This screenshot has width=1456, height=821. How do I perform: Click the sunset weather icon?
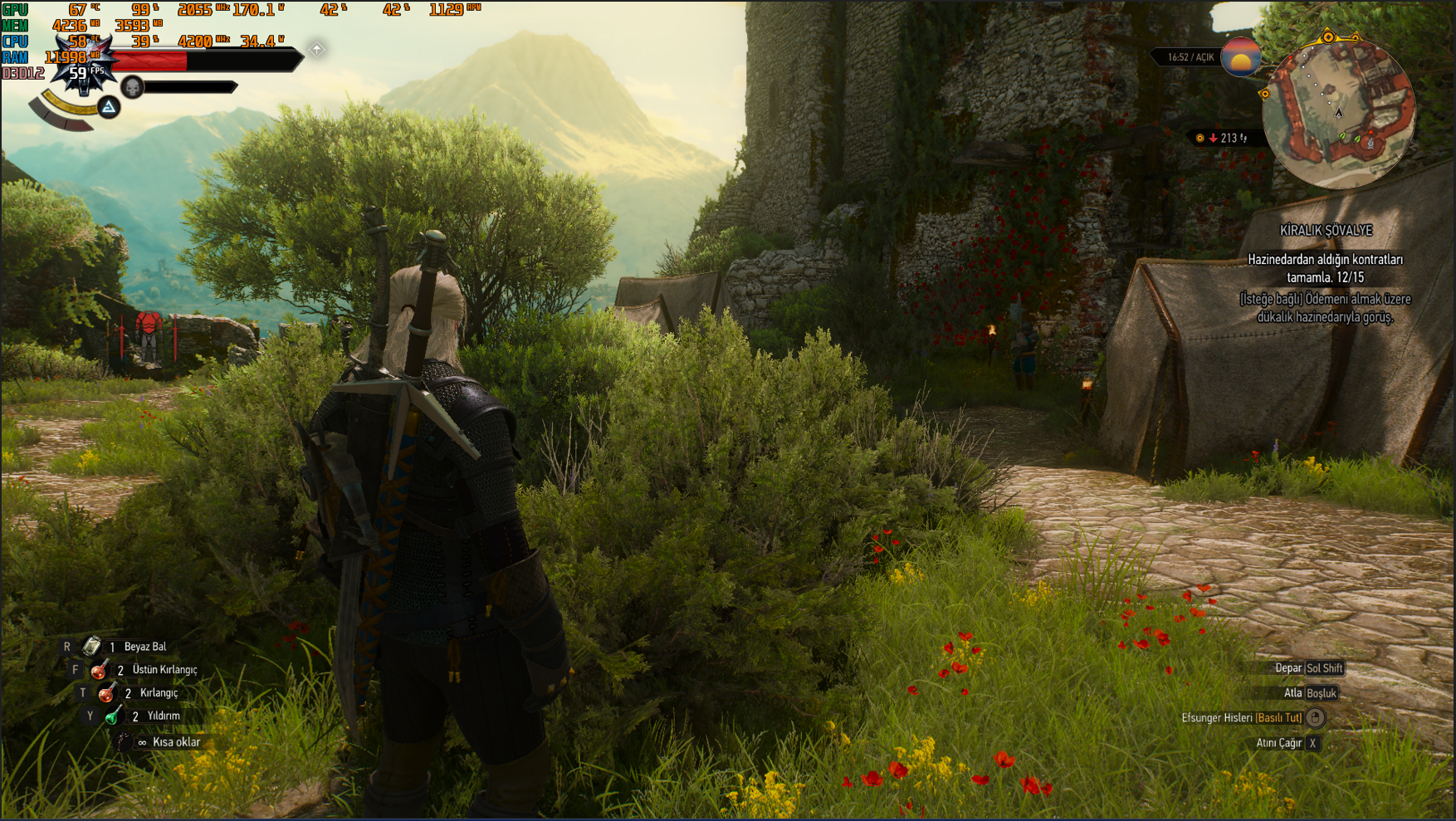[x=1241, y=57]
